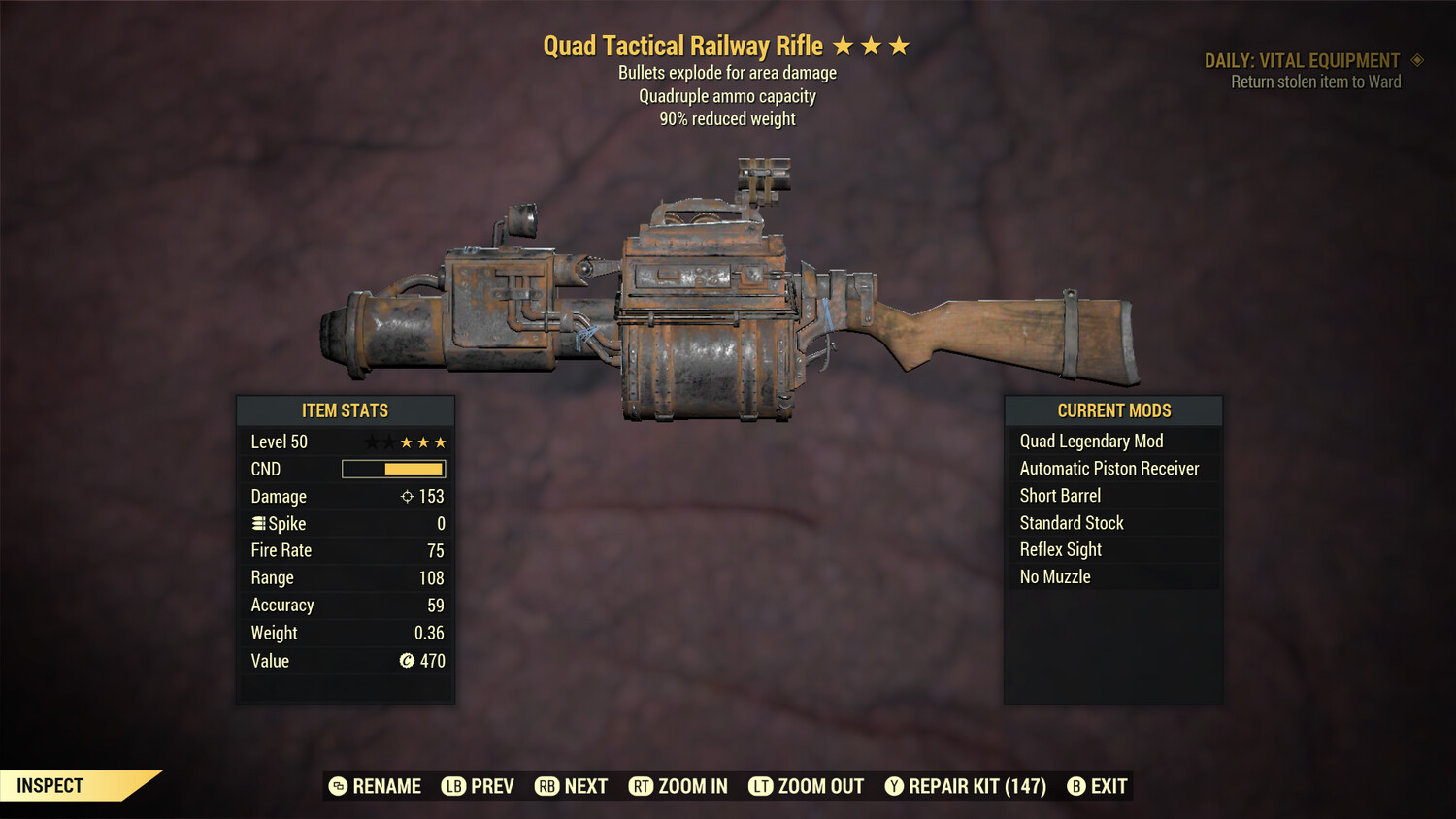Click the B icon beside EXIT
Screen dimensions: 1456x819
click(x=1076, y=786)
